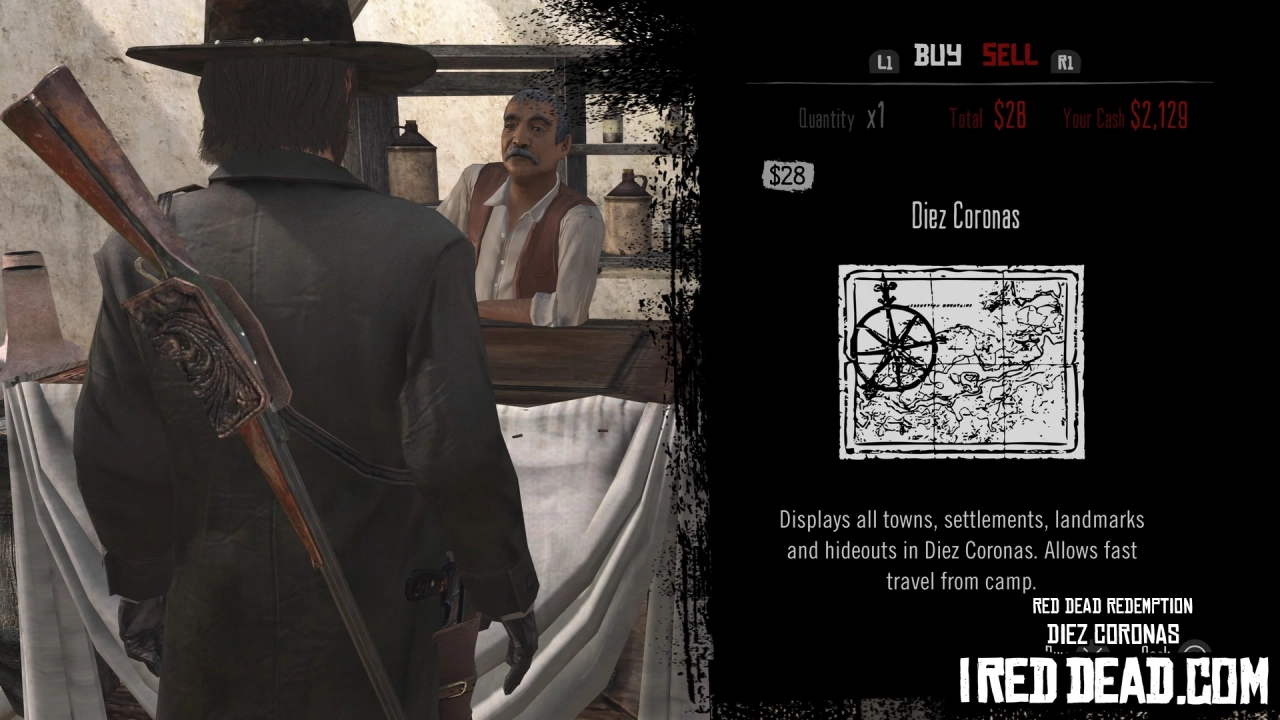Click the RED DEAD REDEMPTION watermark text
The image size is (1280, 720).
1112,605
